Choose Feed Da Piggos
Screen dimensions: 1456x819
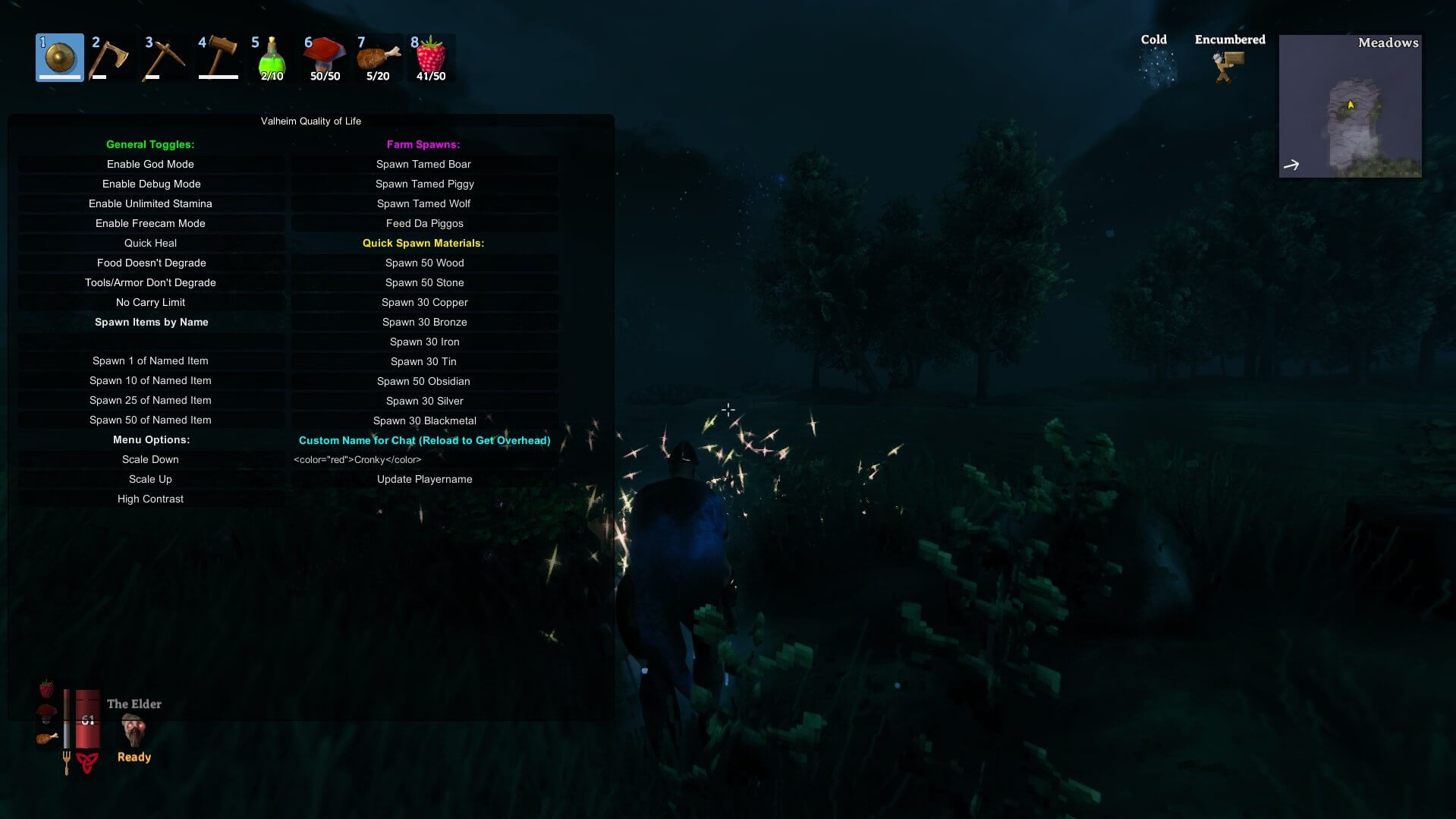(424, 223)
